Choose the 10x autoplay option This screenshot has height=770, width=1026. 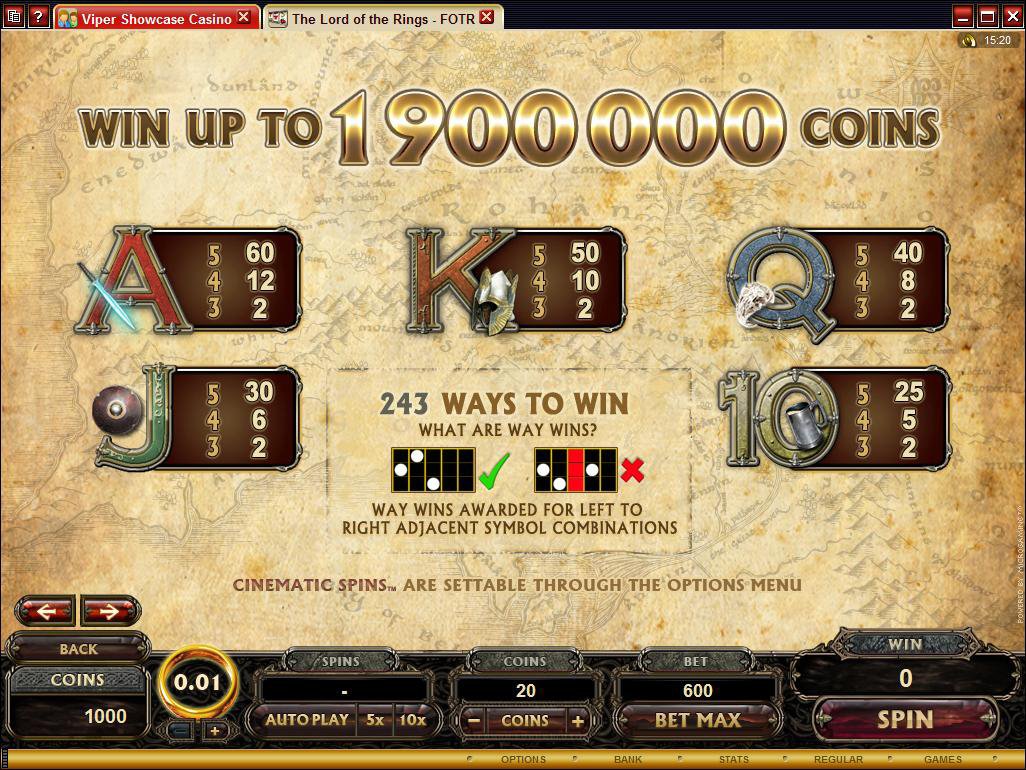click(411, 720)
